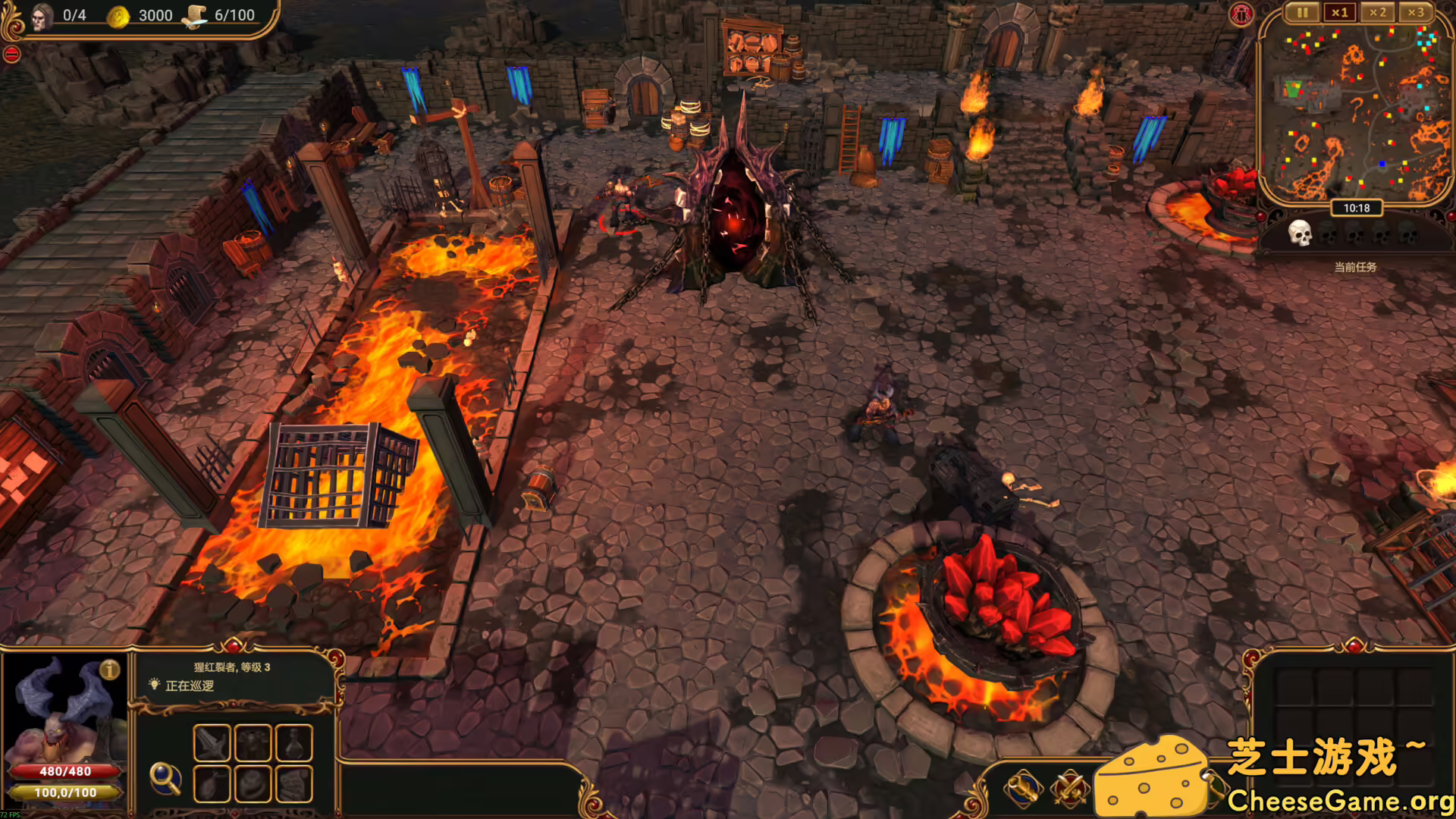Open the current task (当前任务) panel

point(1355,267)
